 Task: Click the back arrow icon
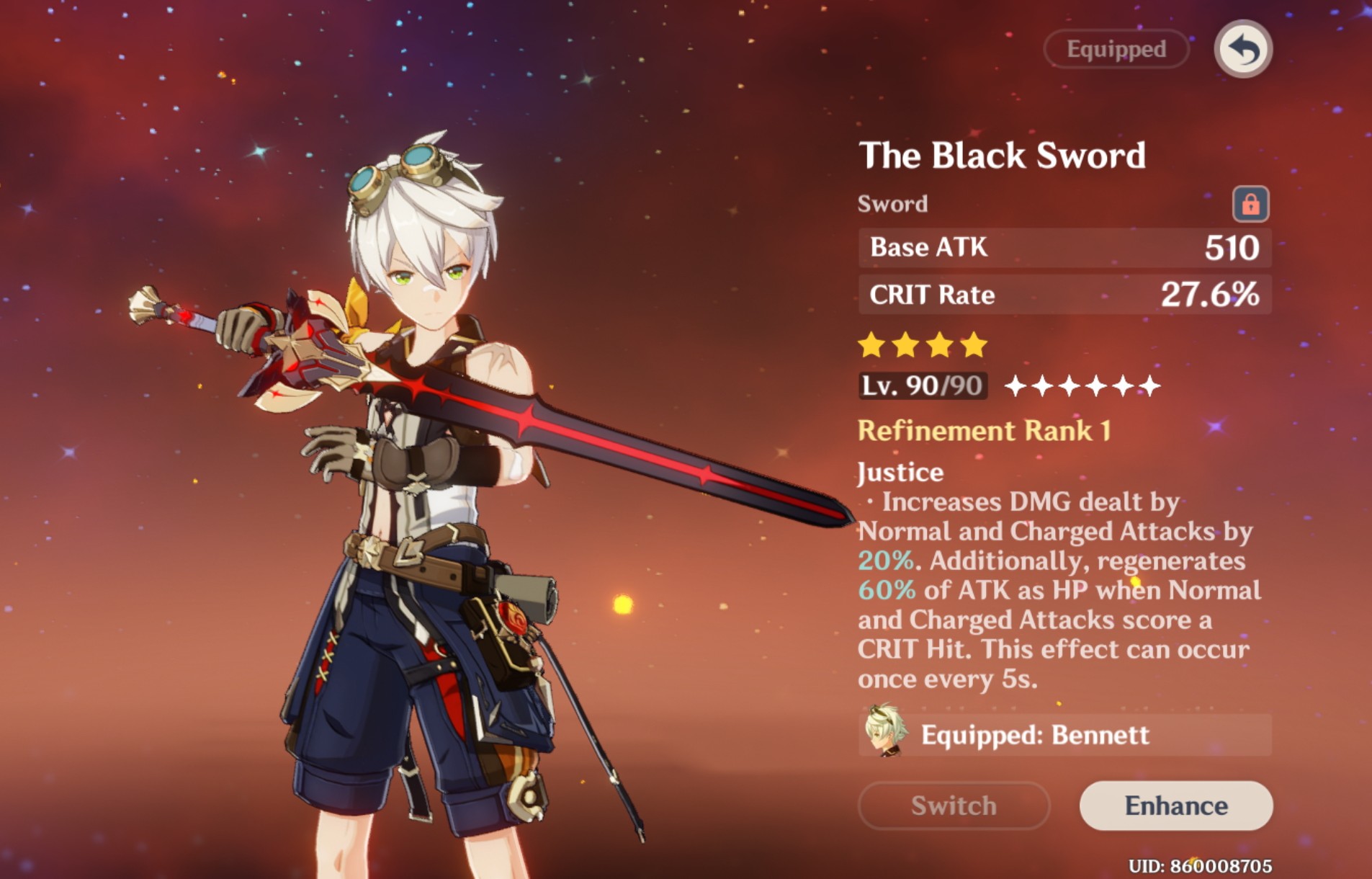coord(1242,48)
